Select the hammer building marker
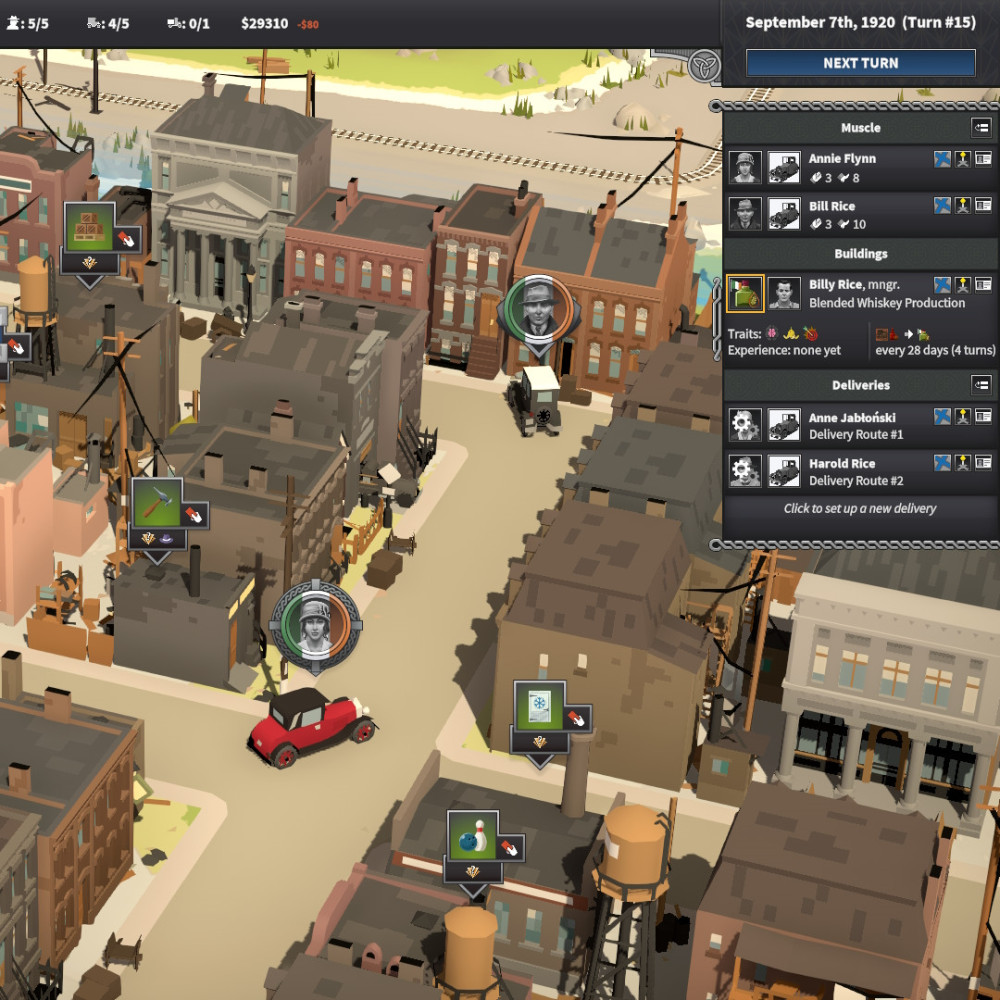Image resolution: width=1000 pixels, height=1000 pixels. click(x=156, y=503)
